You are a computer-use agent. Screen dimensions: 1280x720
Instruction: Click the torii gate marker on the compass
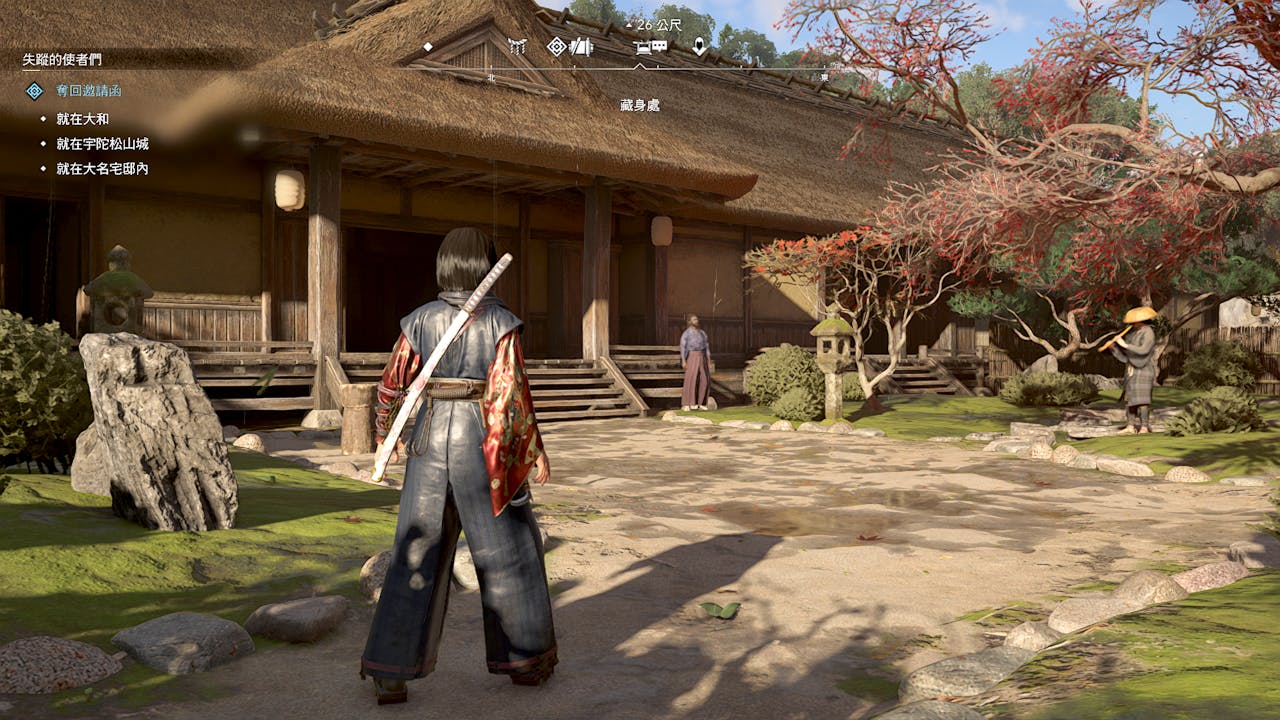pyautogui.click(x=517, y=46)
